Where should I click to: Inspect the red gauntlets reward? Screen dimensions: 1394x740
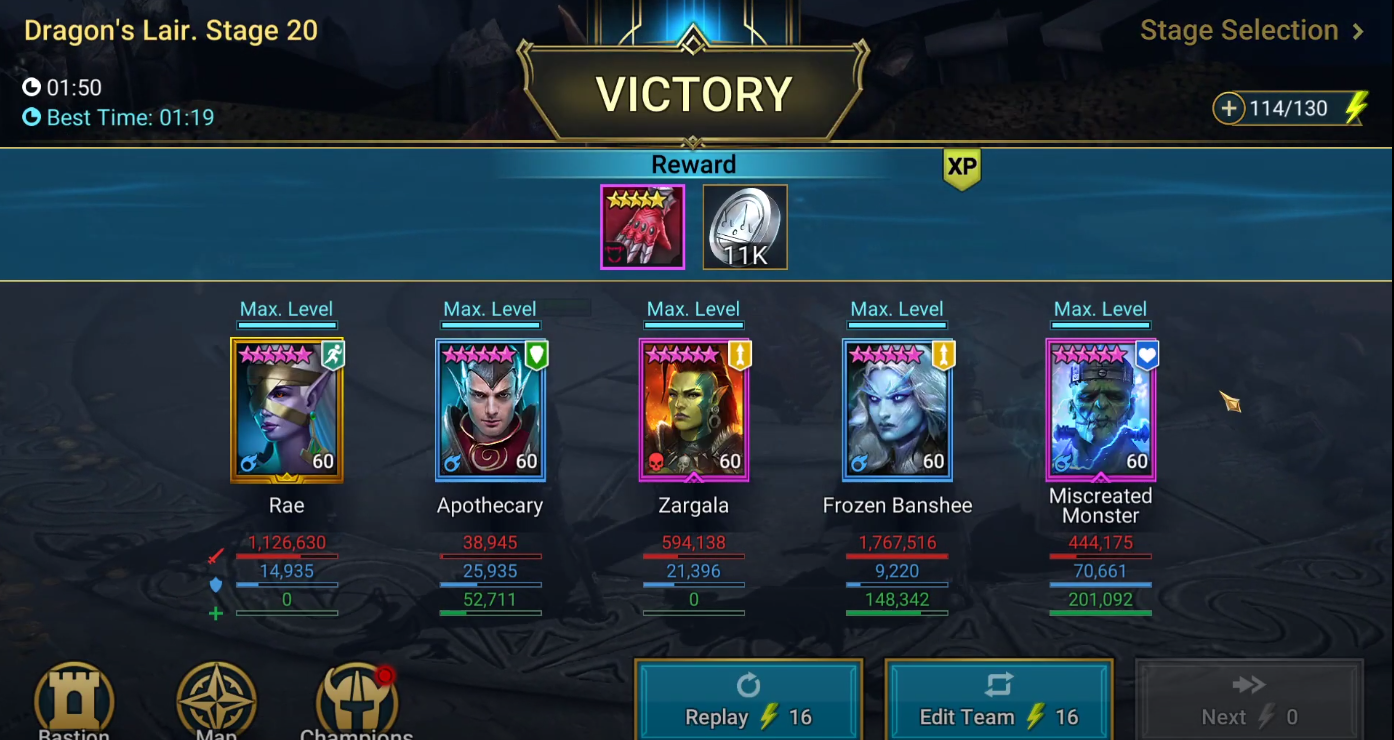pos(642,227)
